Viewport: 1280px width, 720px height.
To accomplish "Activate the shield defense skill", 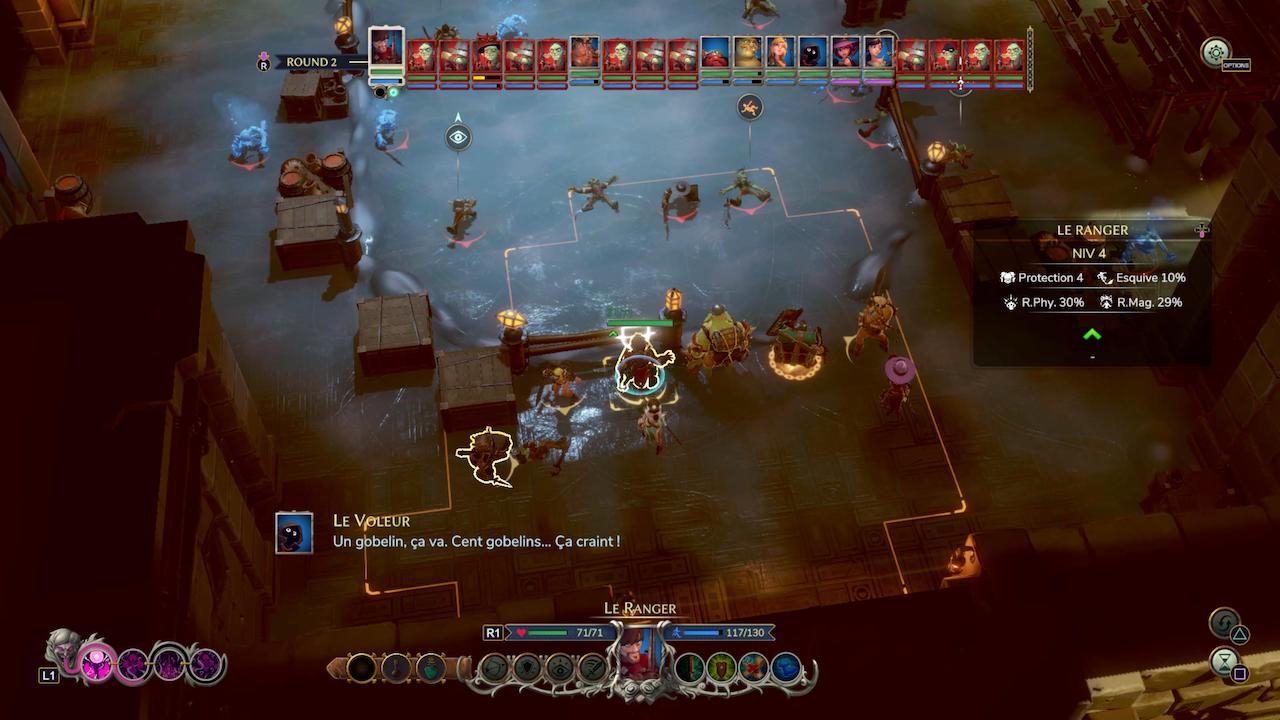I will 527,668.
